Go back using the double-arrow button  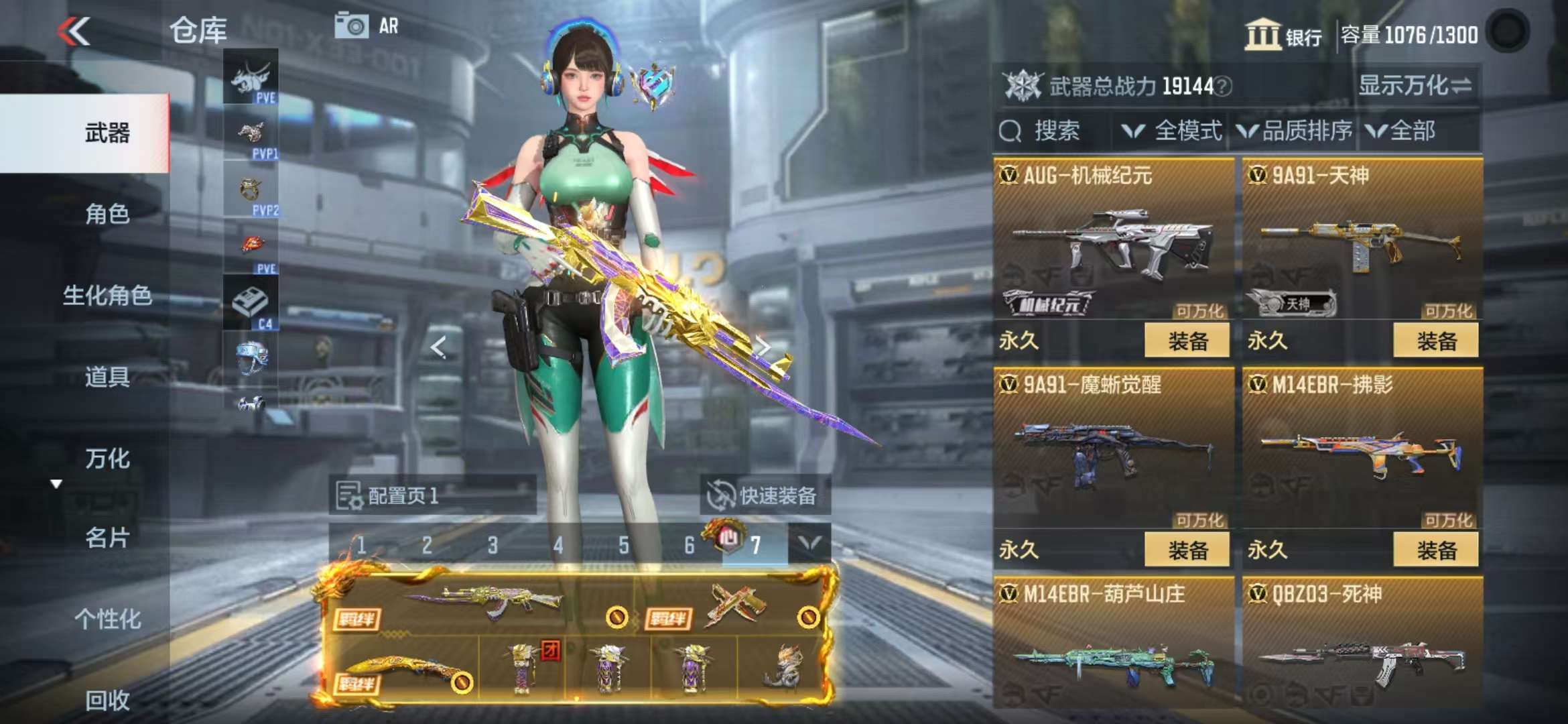coord(74,32)
